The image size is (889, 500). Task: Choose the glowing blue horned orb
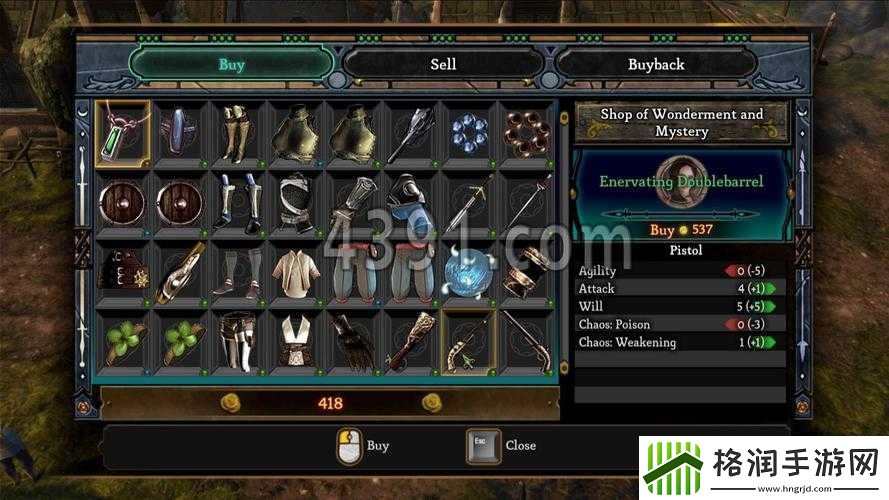click(x=466, y=272)
